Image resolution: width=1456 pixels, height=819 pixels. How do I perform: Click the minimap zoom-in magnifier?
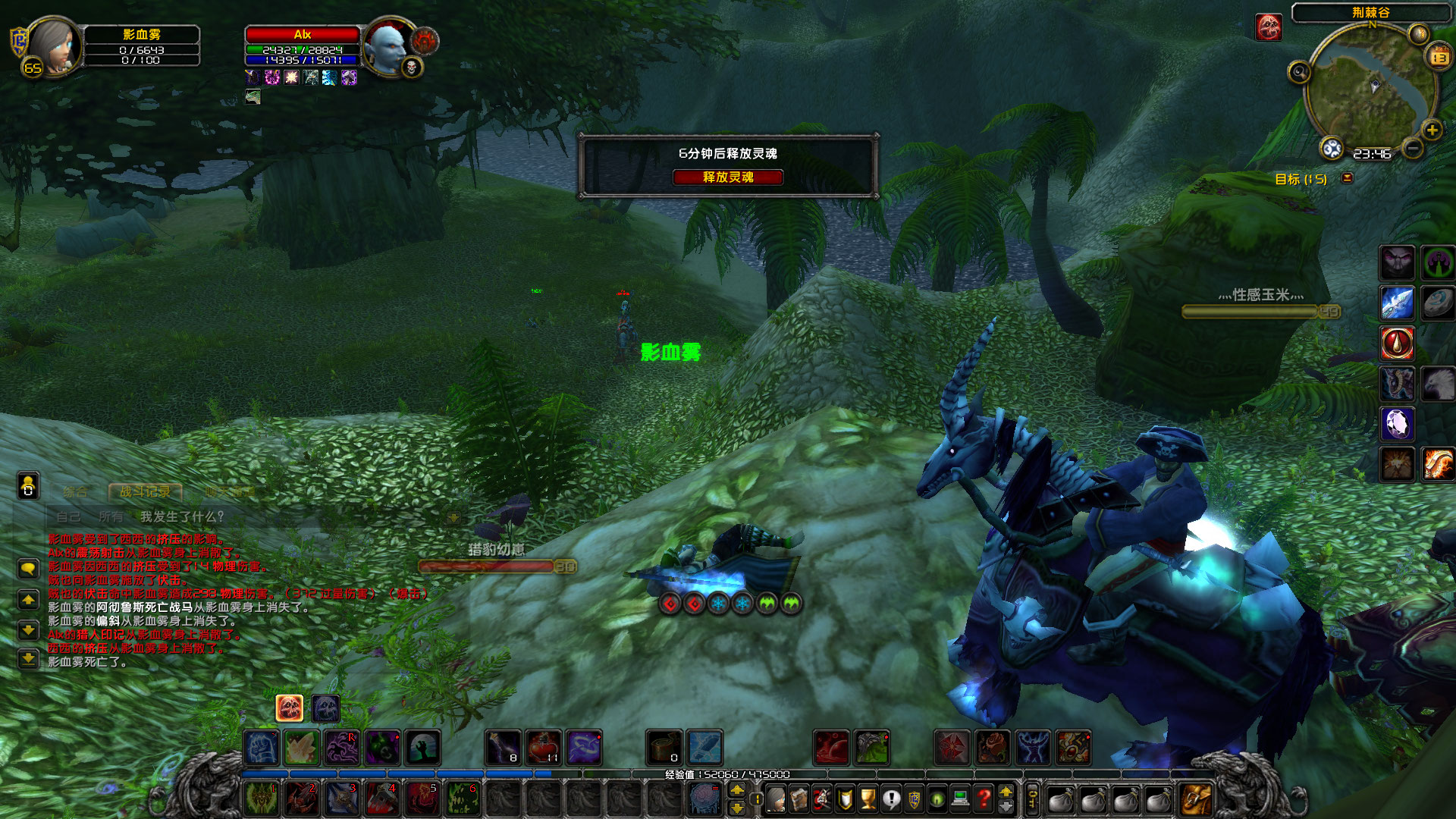(x=1431, y=130)
